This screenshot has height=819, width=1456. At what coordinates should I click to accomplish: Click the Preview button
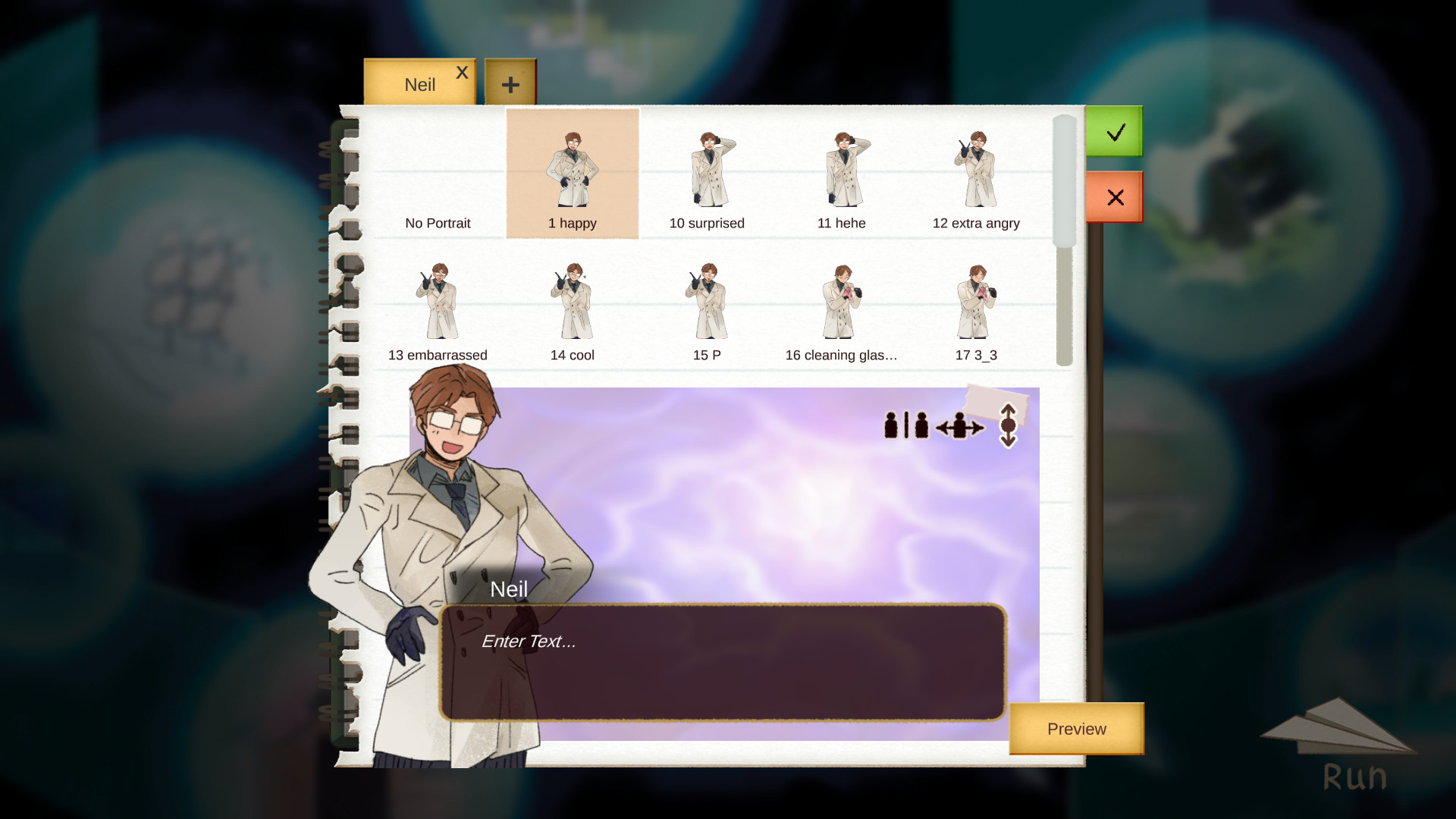1075,729
